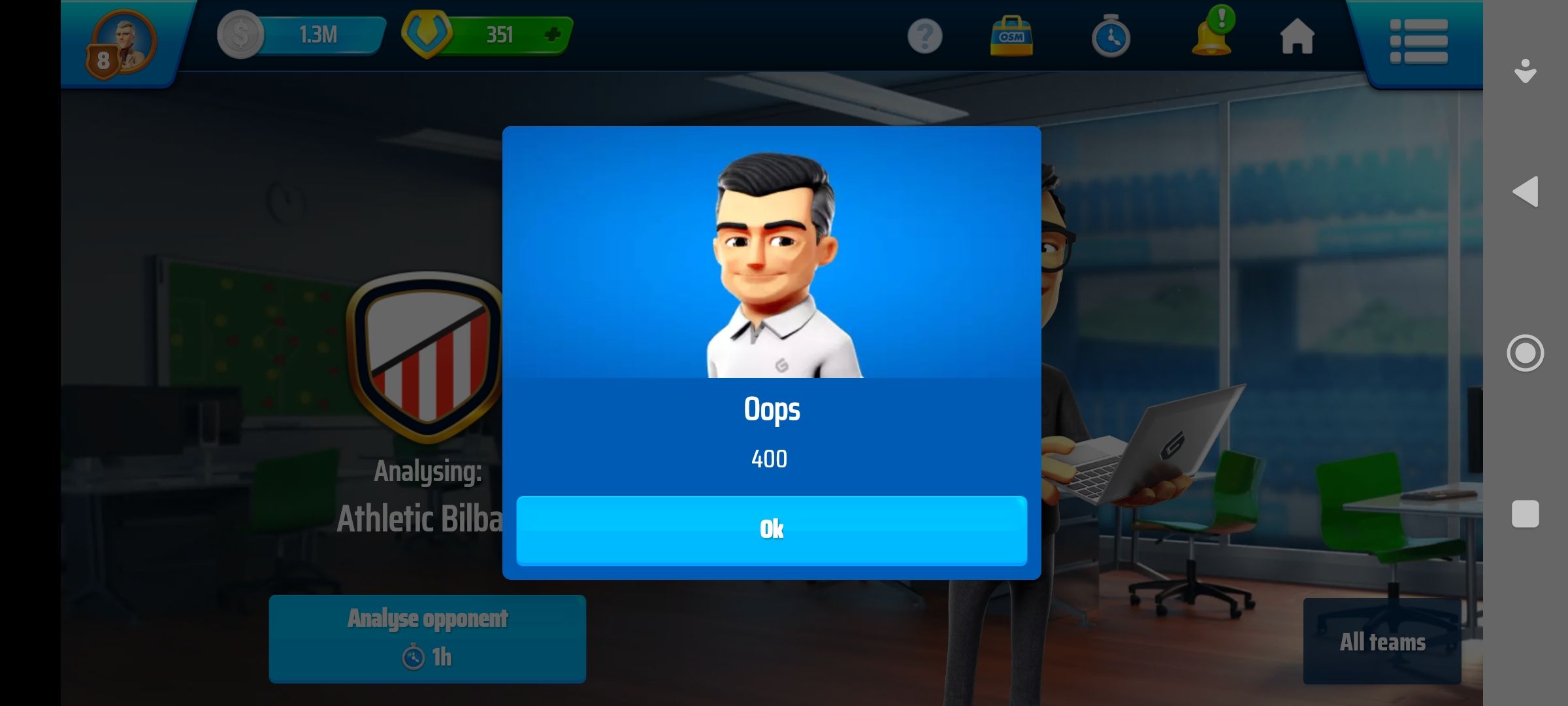Open the manager profile avatar
This screenshot has width=1568, height=706.
(x=122, y=43)
